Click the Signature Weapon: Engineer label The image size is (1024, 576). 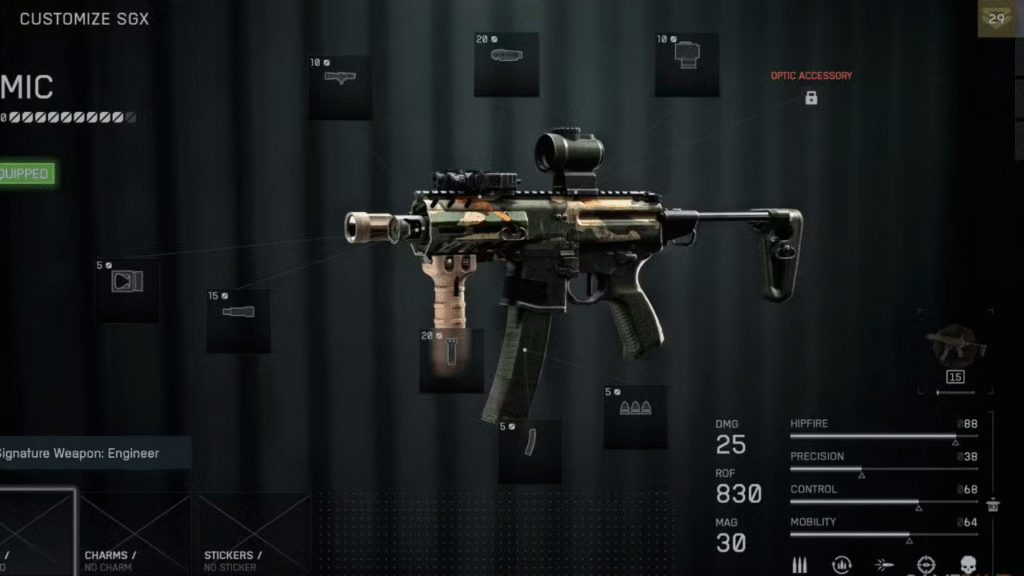coord(90,453)
